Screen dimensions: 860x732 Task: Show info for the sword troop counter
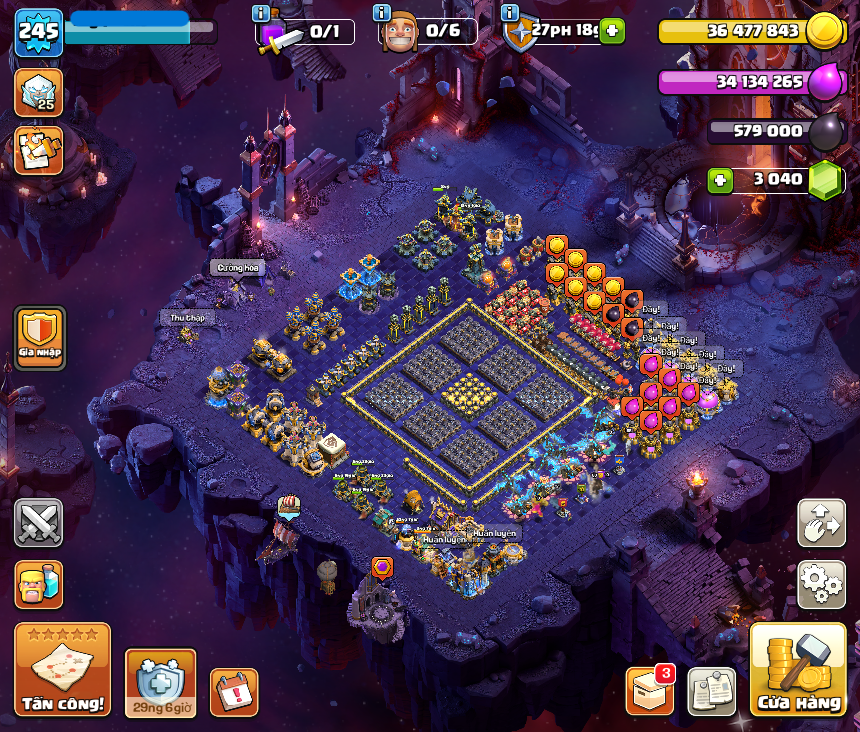[x=262, y=13]
